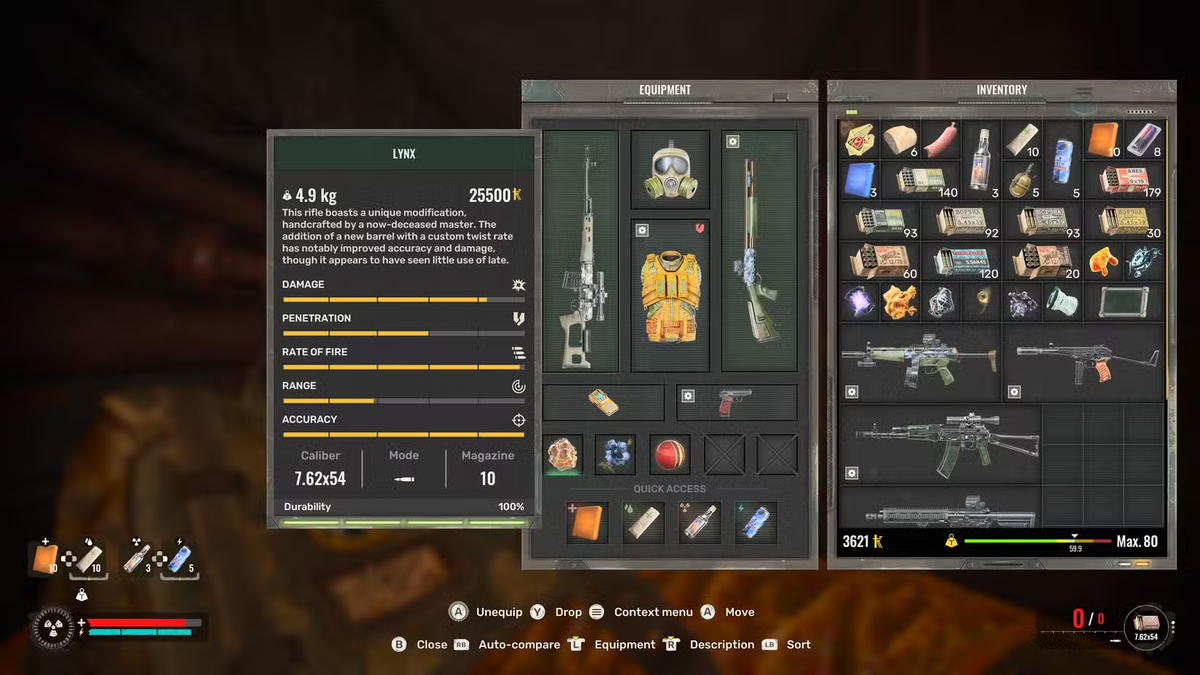Choose the orange armored vest slot
The image size is (1200, 675).
(x=669, y=295)
